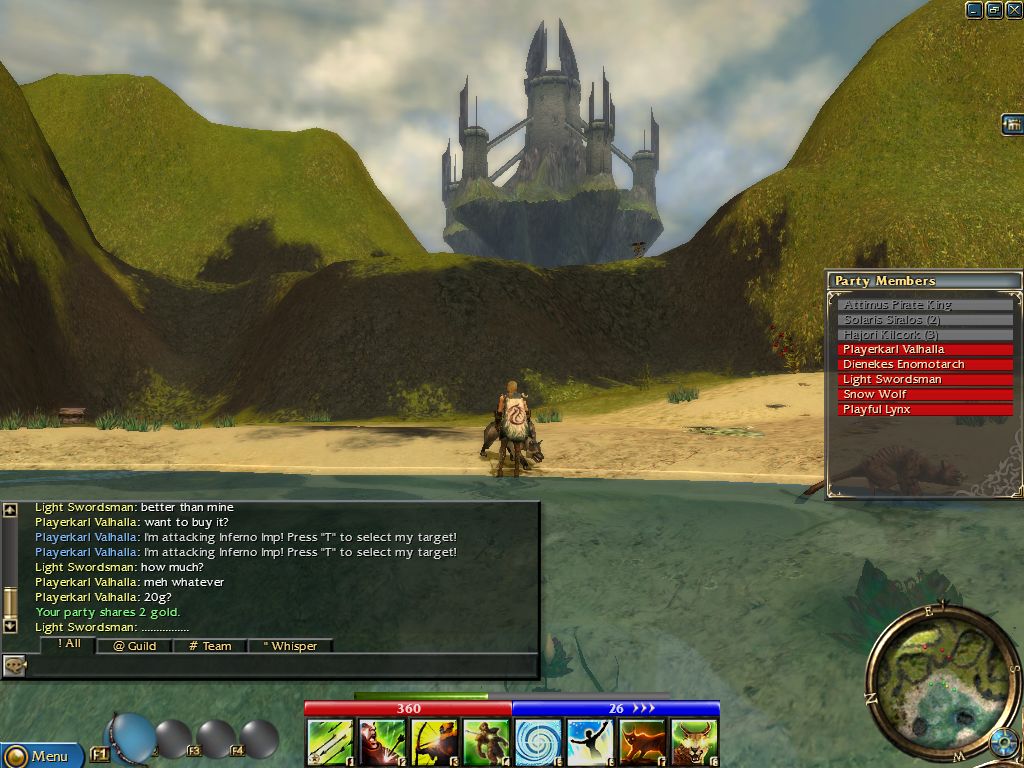The image size is (1024, 768).
Task: Select the All chat tab
Action: (68, 644)
